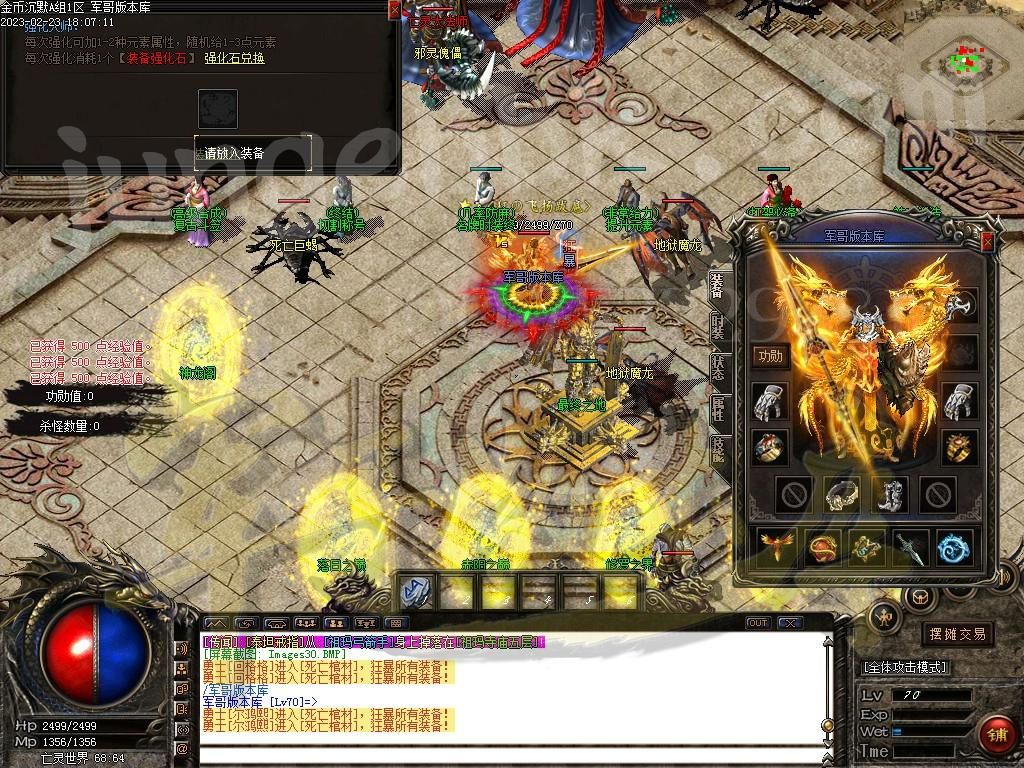The image size is (1024, 768).
Task: Open the 摆摊交易 stall trade
Action: pos(957,634)
